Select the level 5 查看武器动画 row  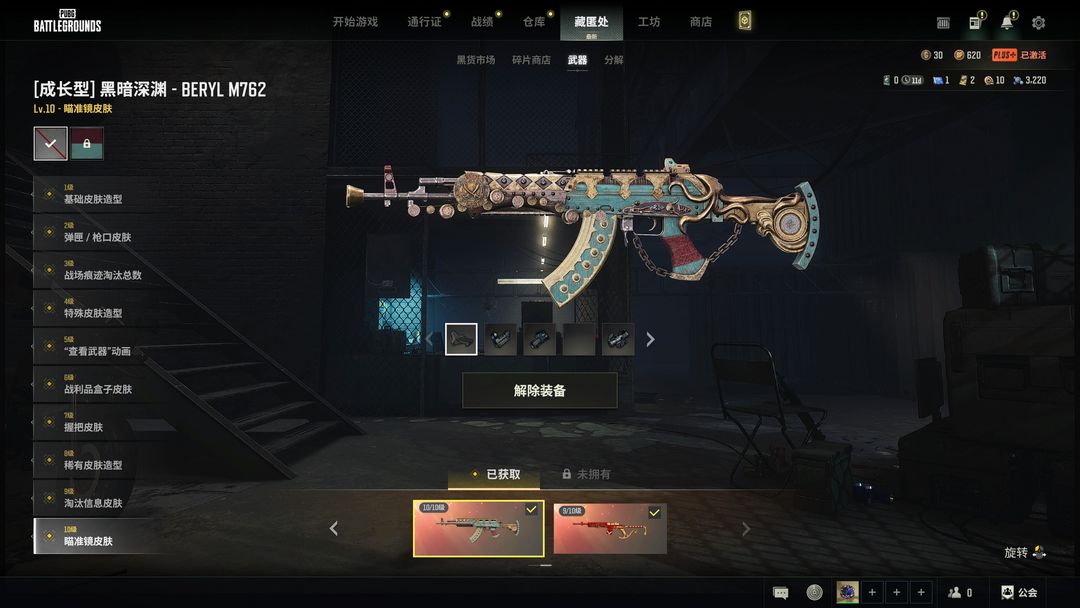98,346
